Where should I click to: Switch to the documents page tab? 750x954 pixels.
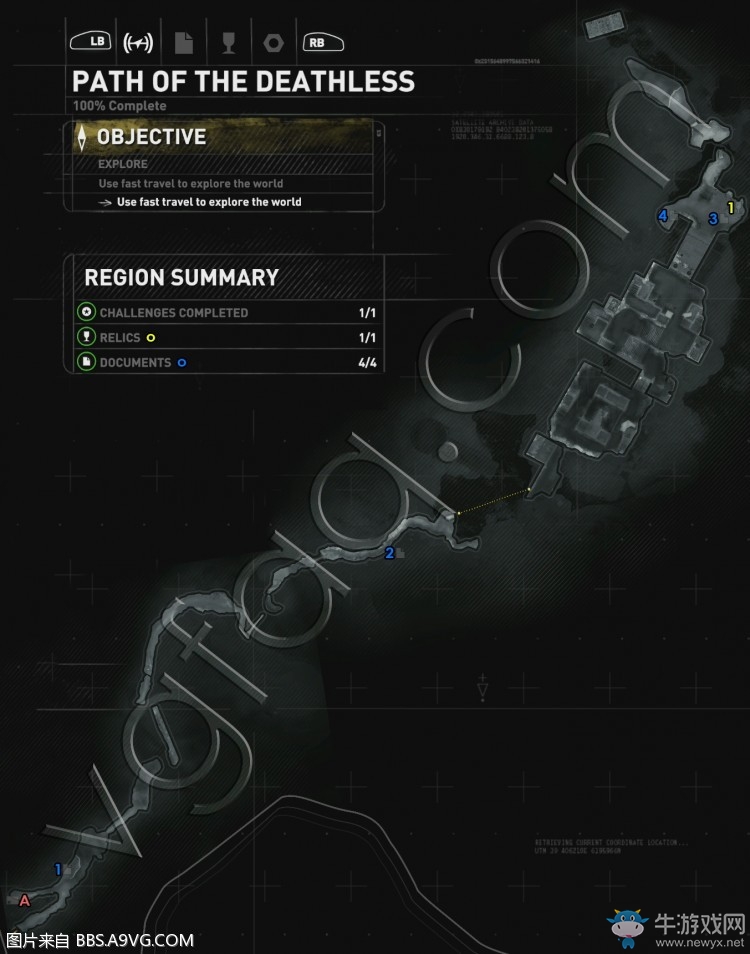click(x=184, y=42)
